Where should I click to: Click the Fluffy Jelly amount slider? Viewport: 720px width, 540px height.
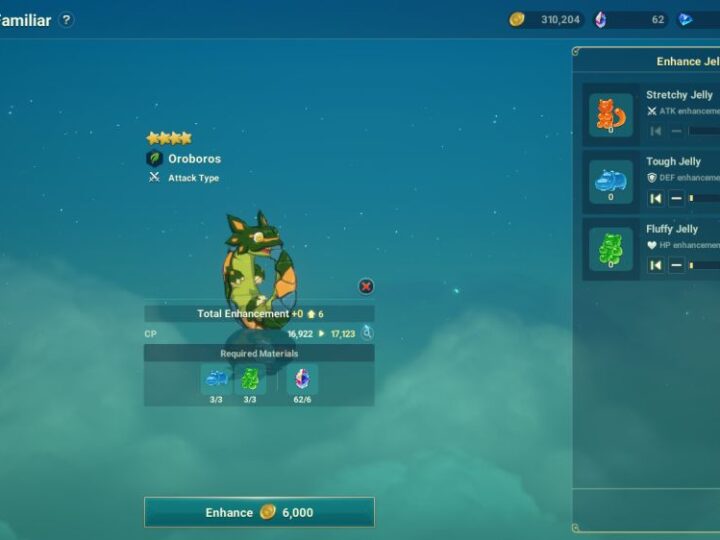coord(704,265)
